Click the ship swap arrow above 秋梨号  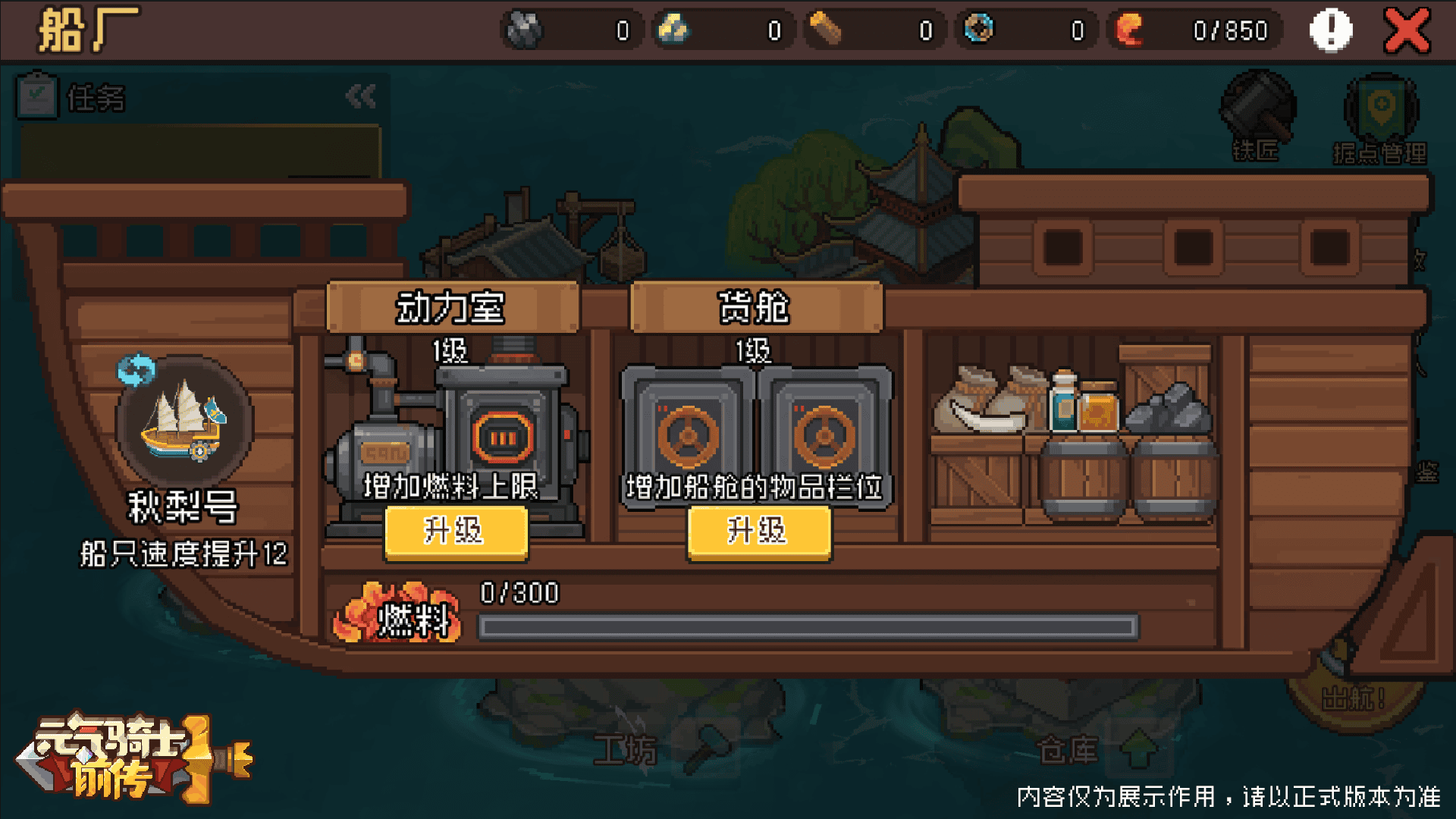click(x=137, y=369)
